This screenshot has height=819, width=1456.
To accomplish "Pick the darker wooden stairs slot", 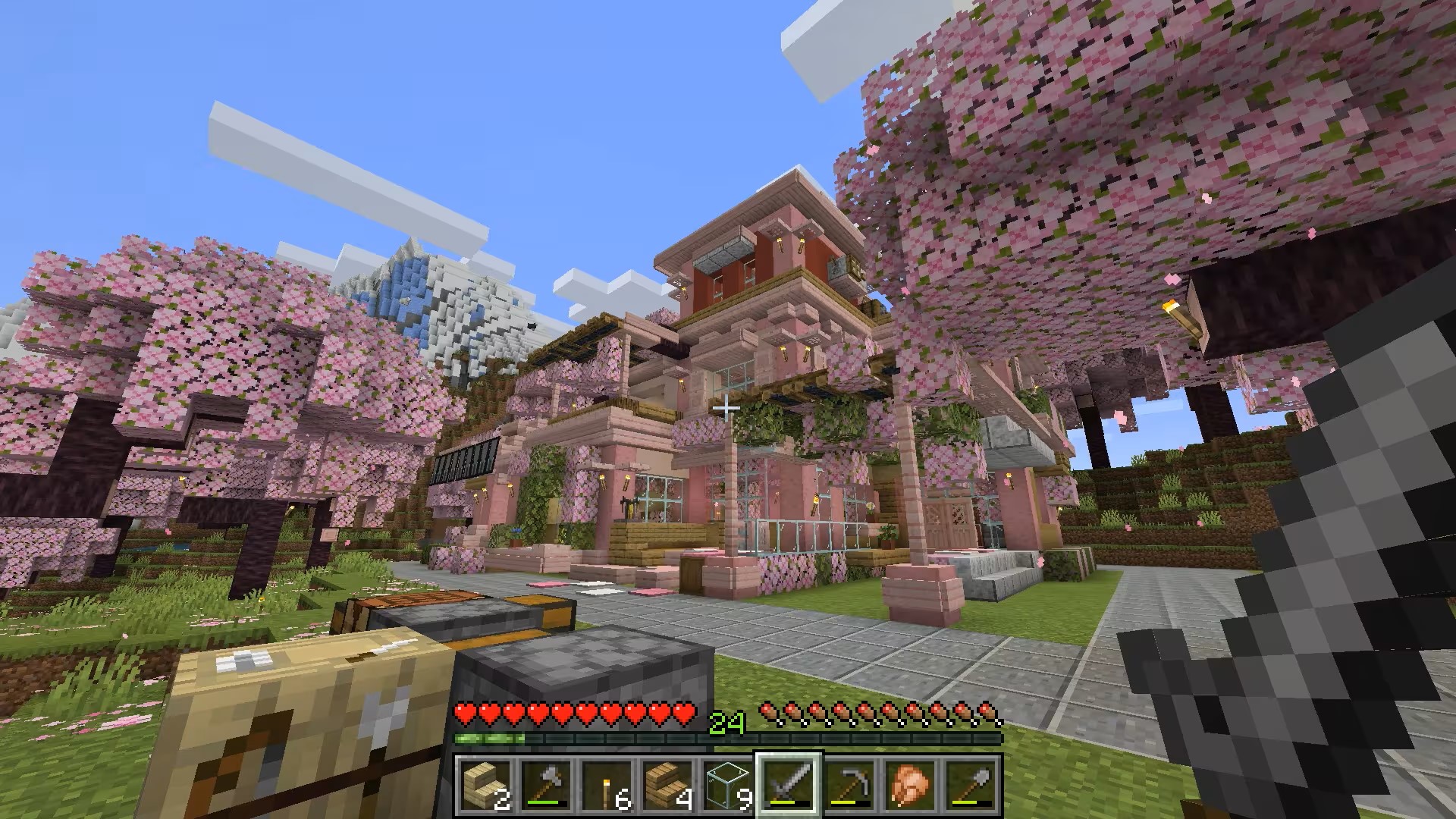I will [667, 783].
